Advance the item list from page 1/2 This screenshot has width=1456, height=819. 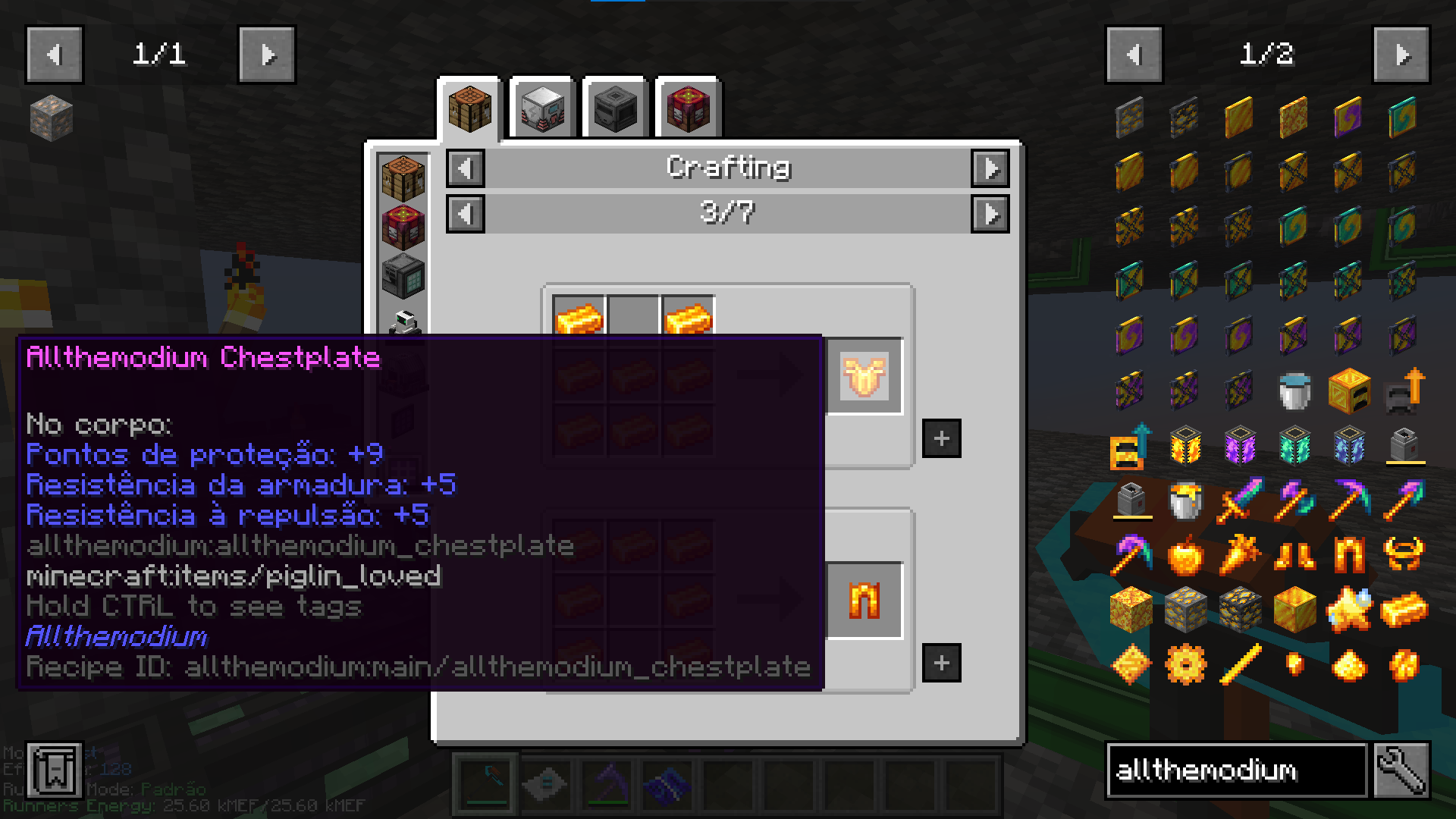[1402, 54]
